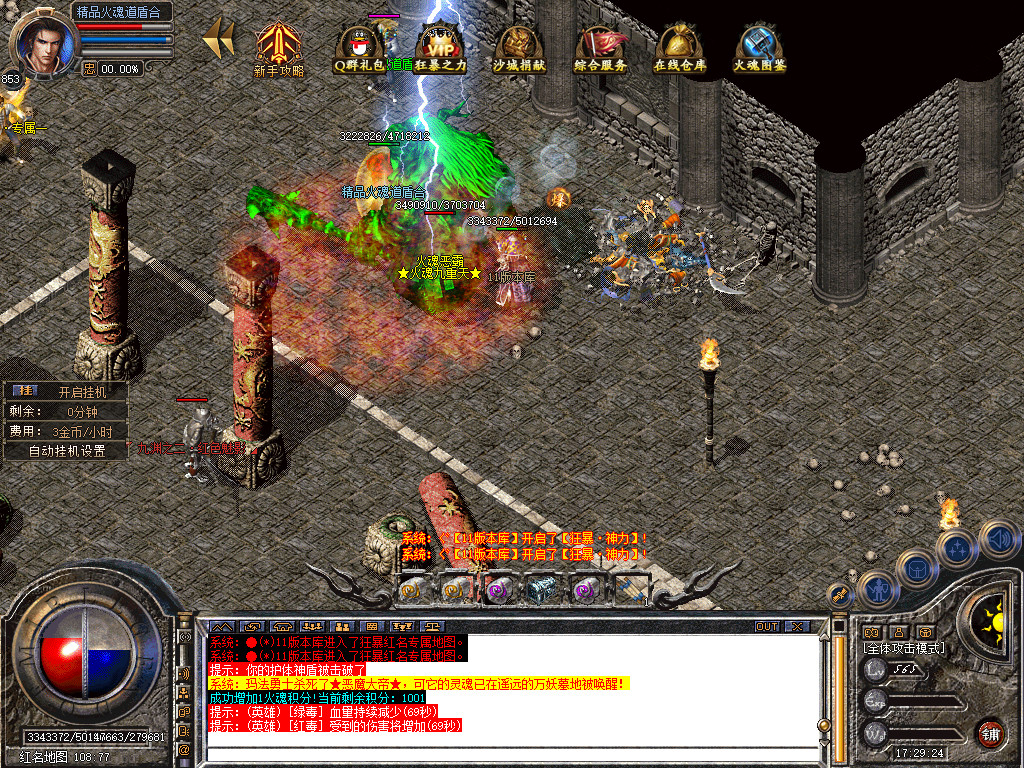Start auto-battle with 开启挂机
The height and width of the screenshot is (768, 1024).
click(80, 391)
